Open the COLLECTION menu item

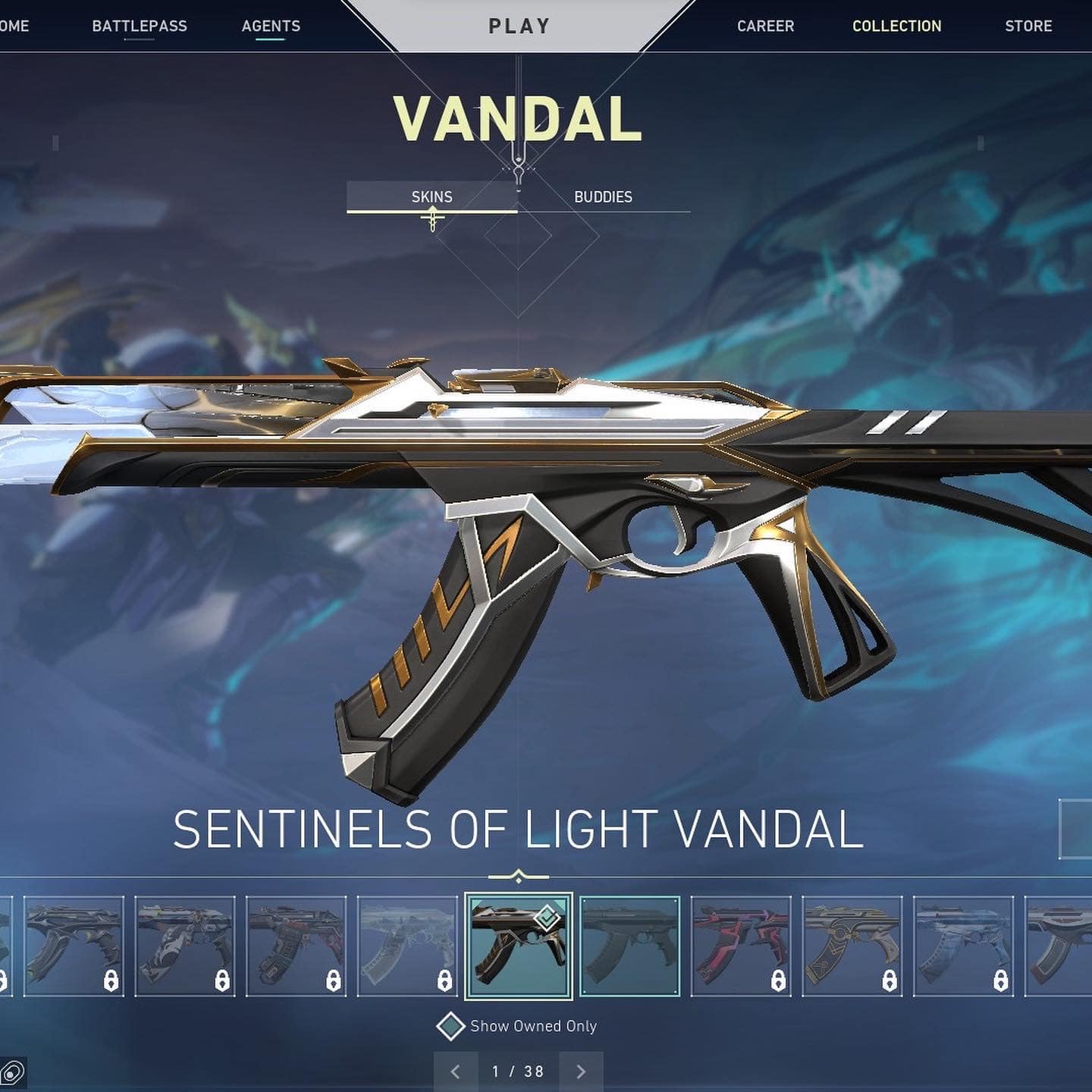[896, 26]
